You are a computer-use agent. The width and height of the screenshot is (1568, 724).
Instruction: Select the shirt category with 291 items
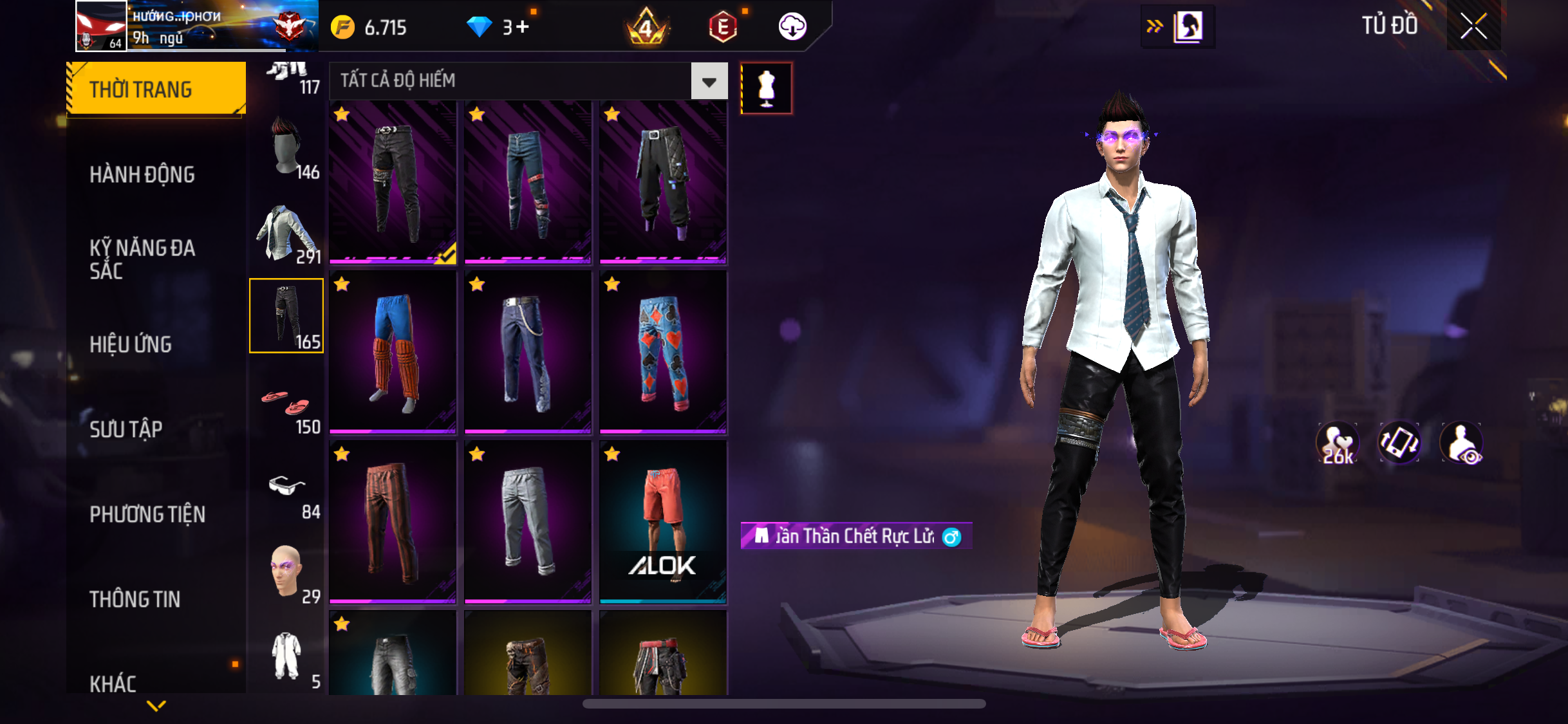(x=286, y=233)
